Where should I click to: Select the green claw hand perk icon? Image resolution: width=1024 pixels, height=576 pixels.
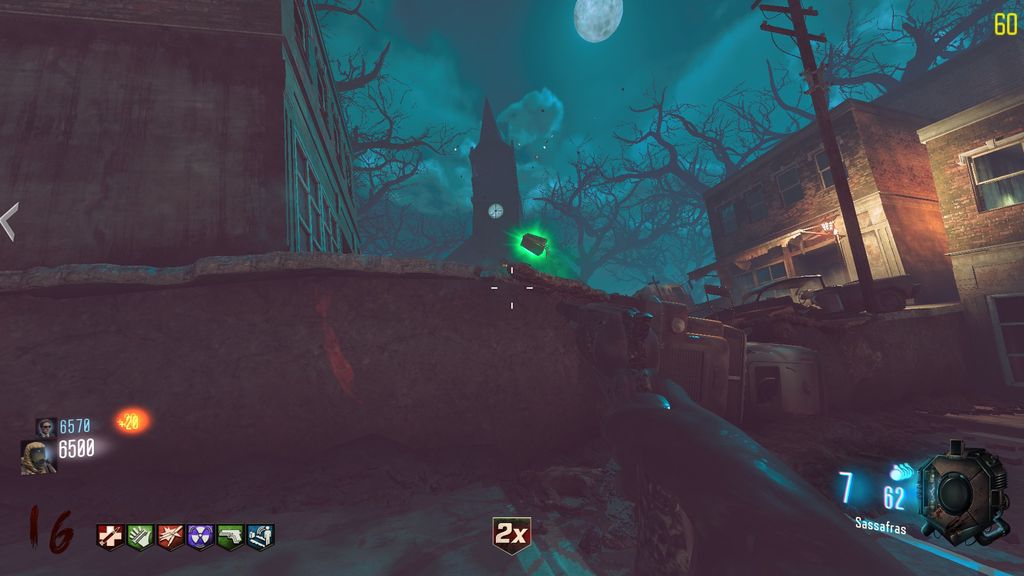[x=140, y=536]
